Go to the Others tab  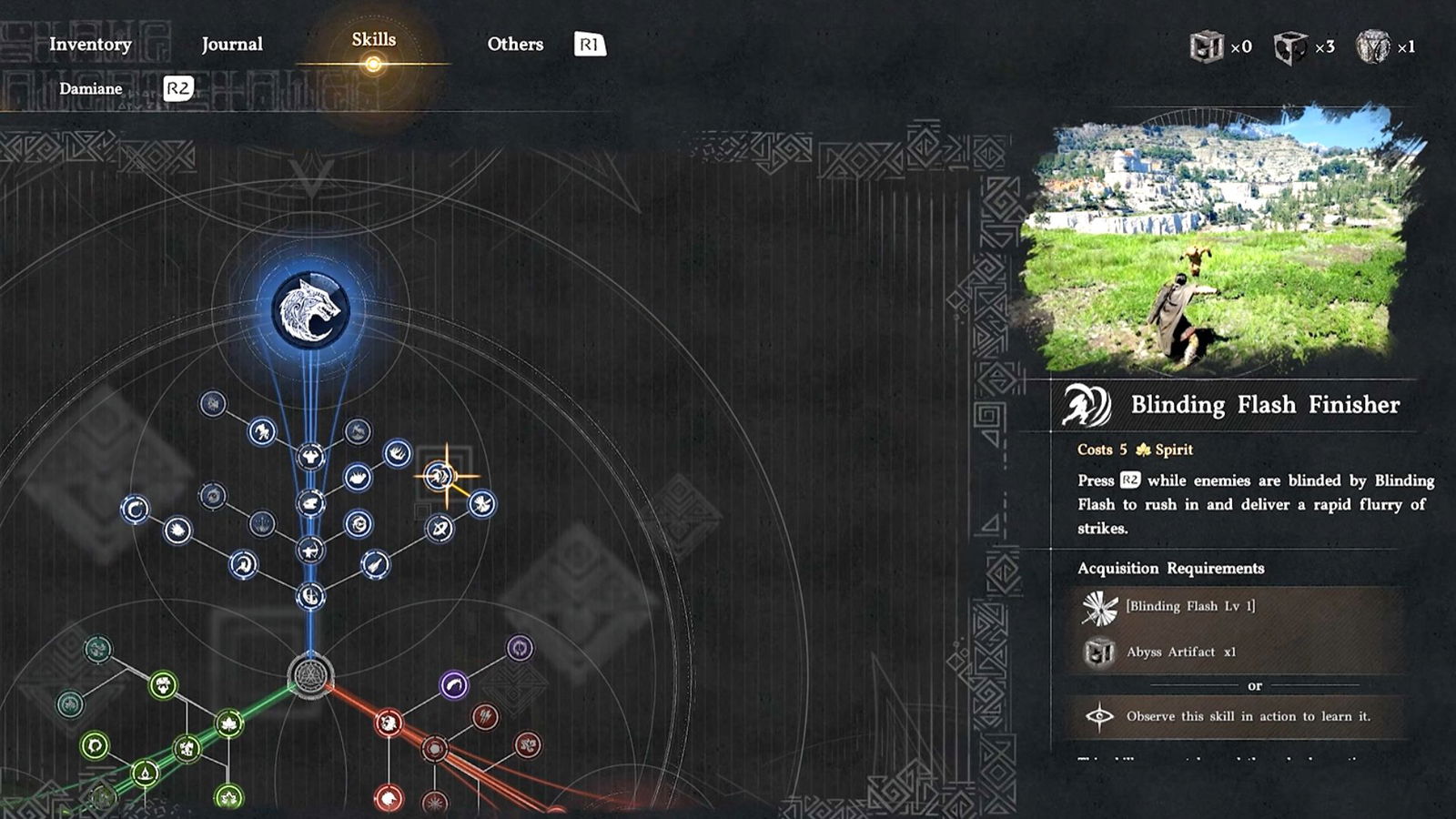click(x=515, y=44)
